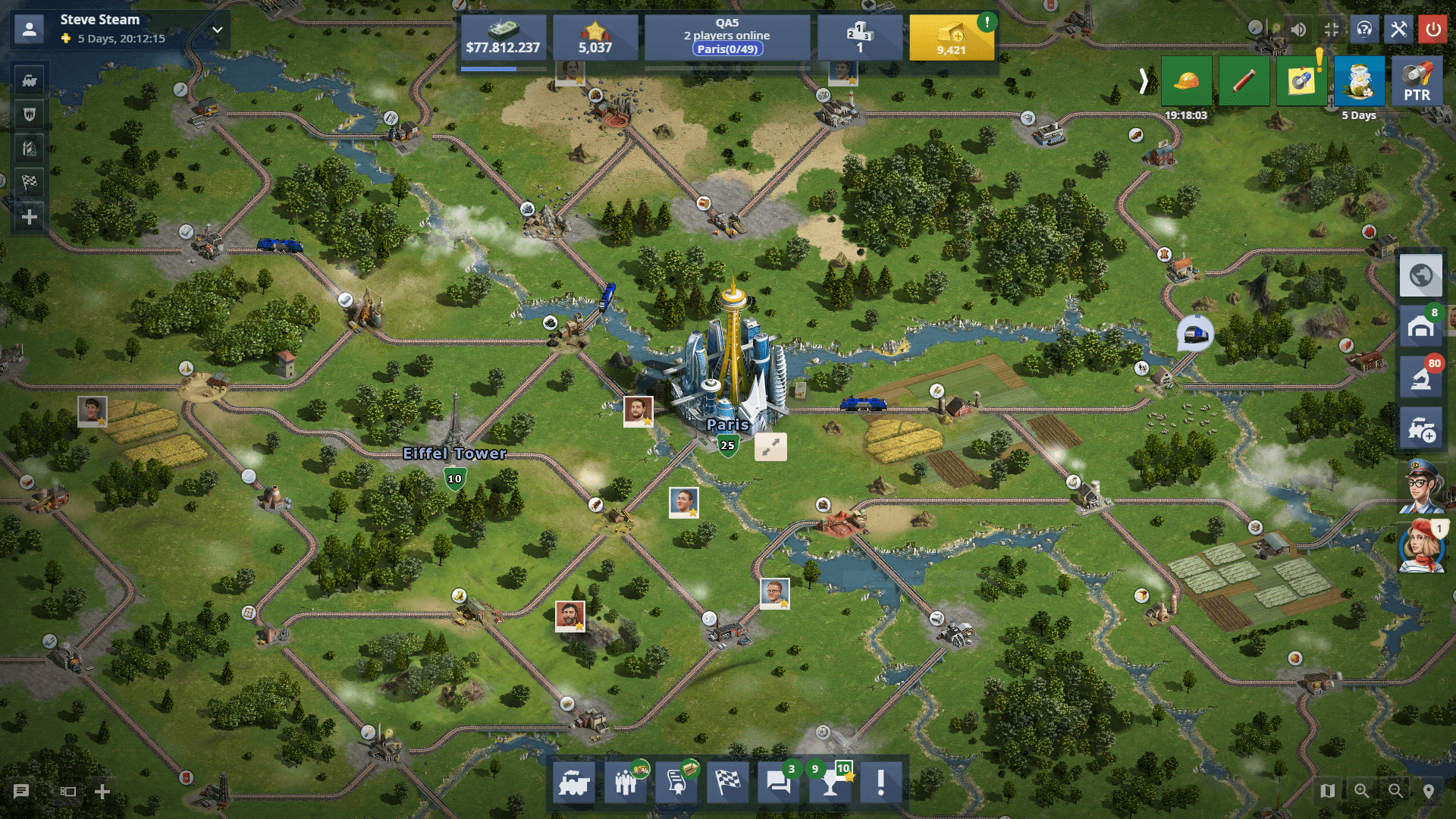Image resolution: width=1456 pixels, height=819 pixels.
Task: Open the support headset help button
Action: point(1363,30)
